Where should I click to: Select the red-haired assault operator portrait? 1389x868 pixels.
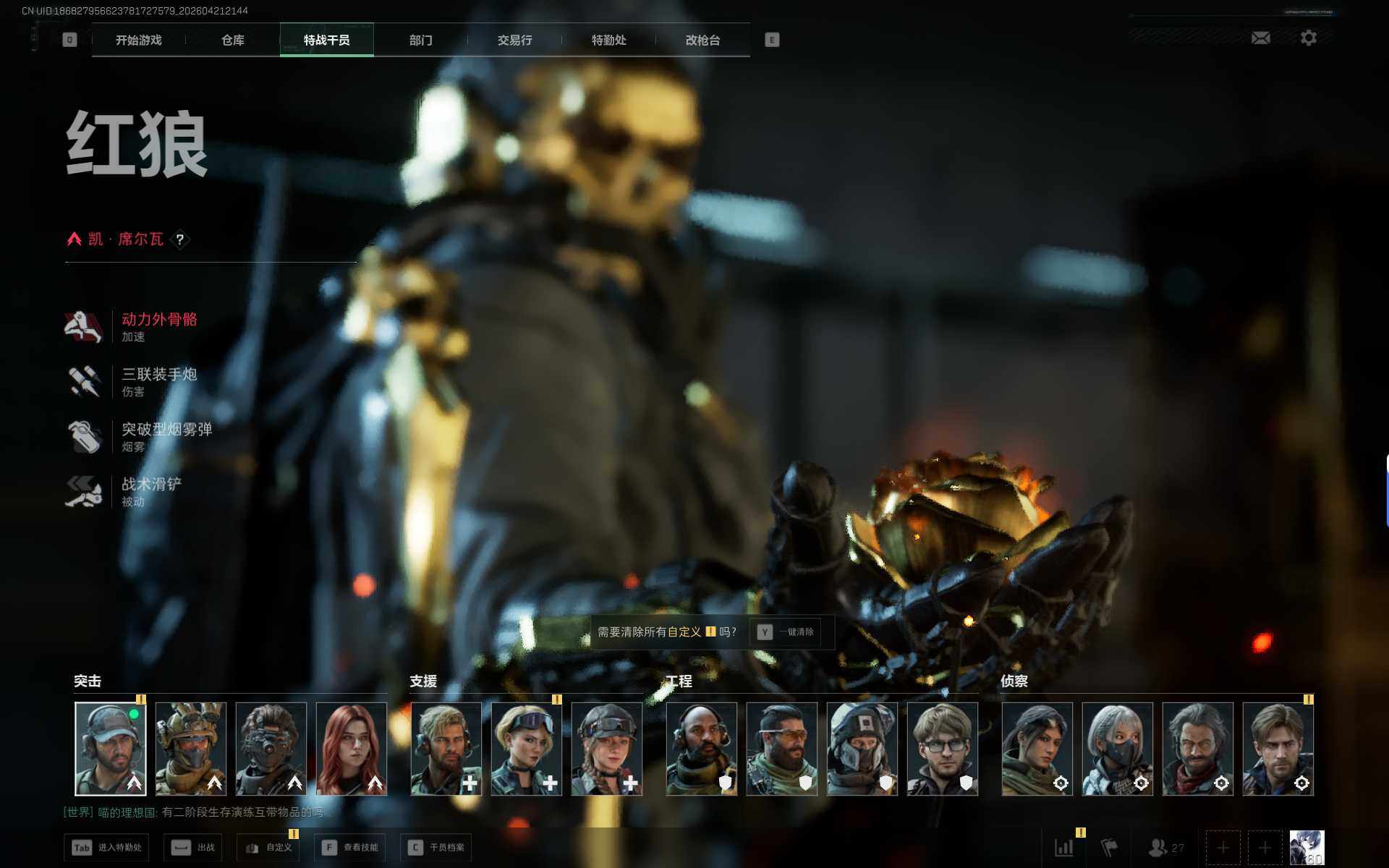point(352,748)
